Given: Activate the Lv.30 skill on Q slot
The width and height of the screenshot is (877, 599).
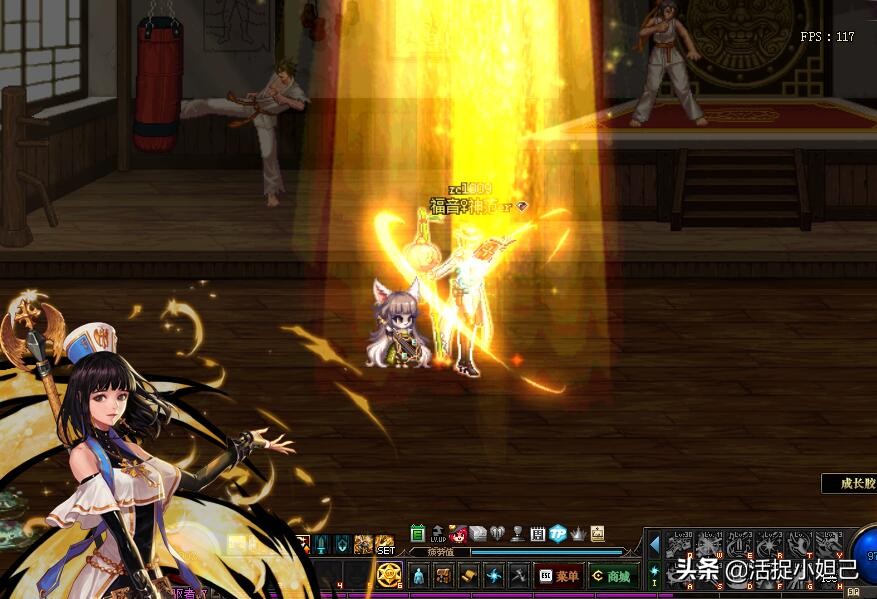Looking at the screenshot, I should click(x=680, y=546).
